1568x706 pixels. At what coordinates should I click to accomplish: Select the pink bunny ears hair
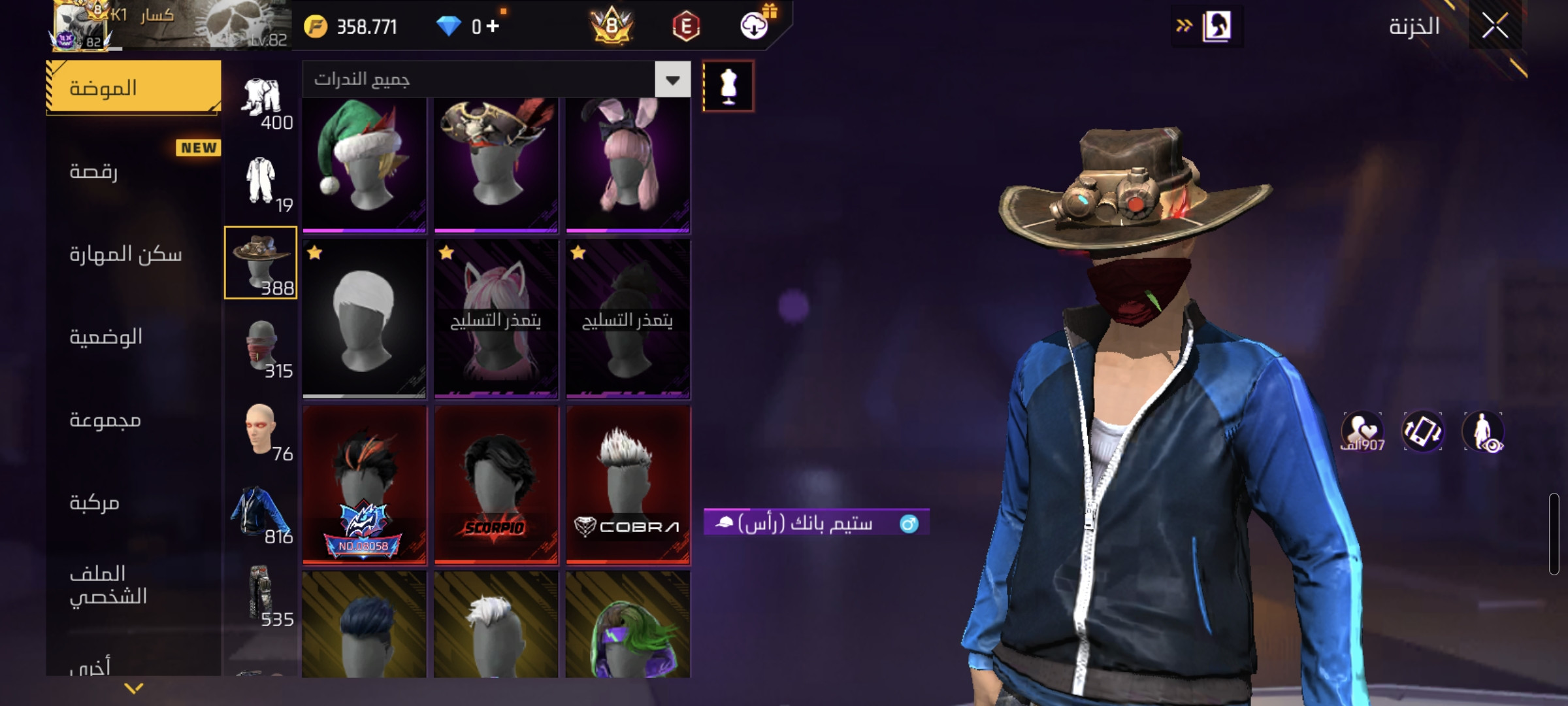coord(628,163)
